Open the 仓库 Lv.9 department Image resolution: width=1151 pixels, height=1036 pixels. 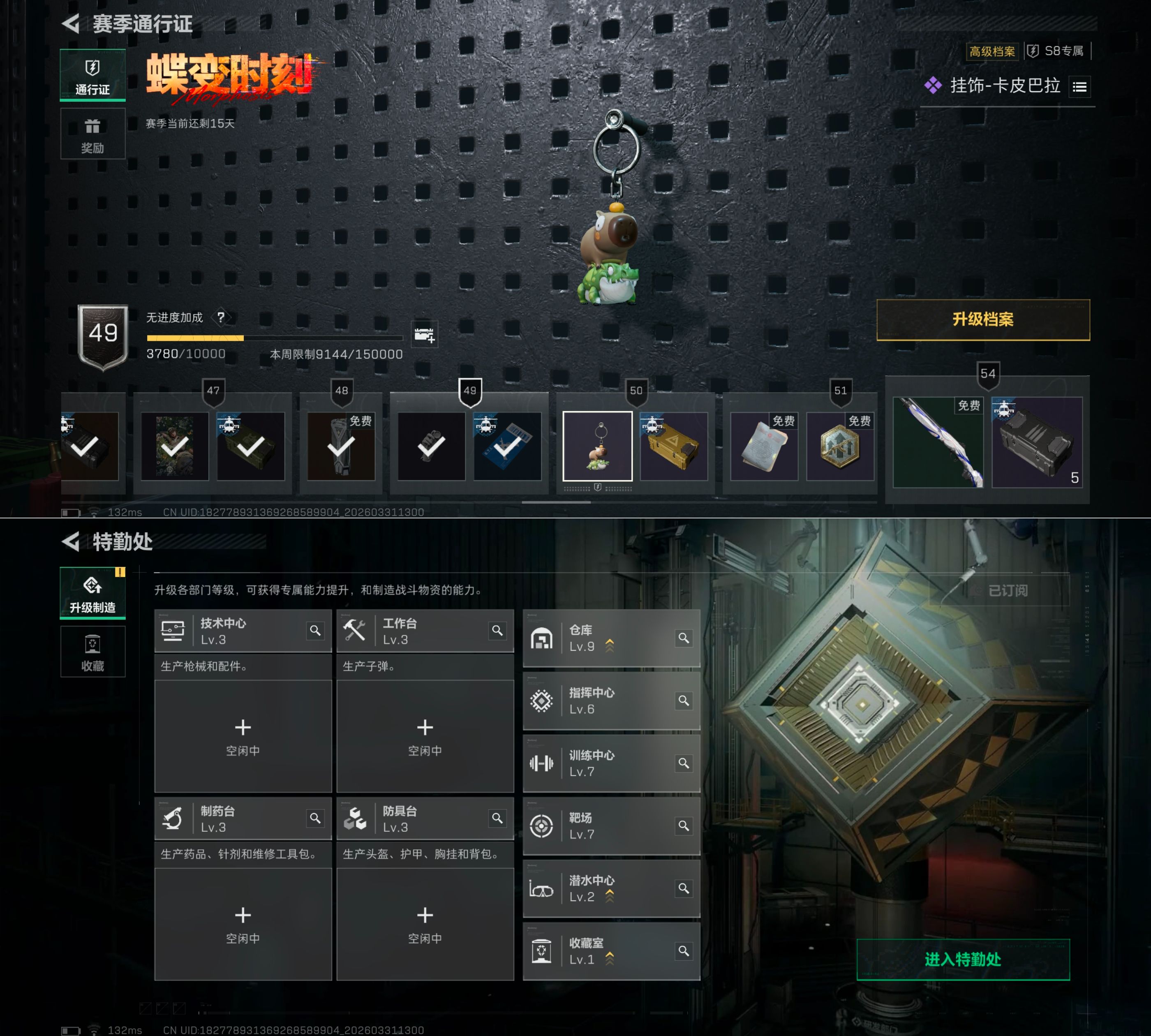click(603, 639)
